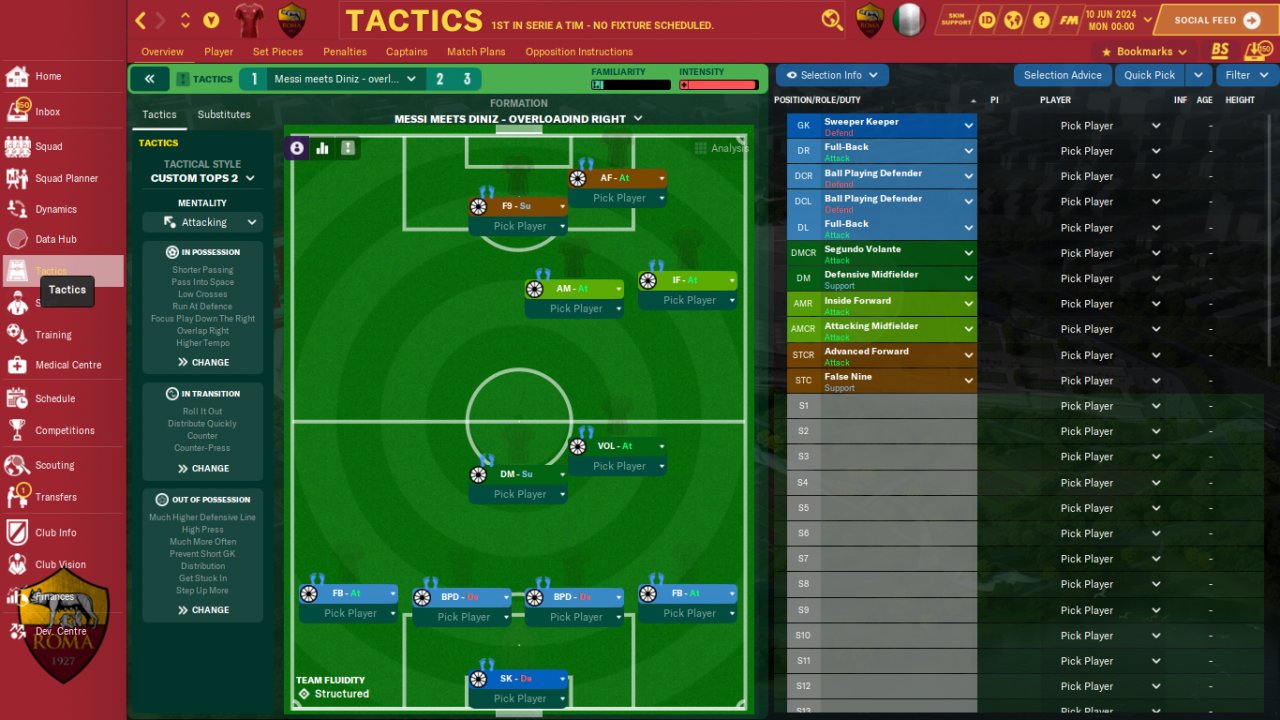Change the Out Of Possession instructions
Viewport: 1280px width, 720px height.
[203, 609]
